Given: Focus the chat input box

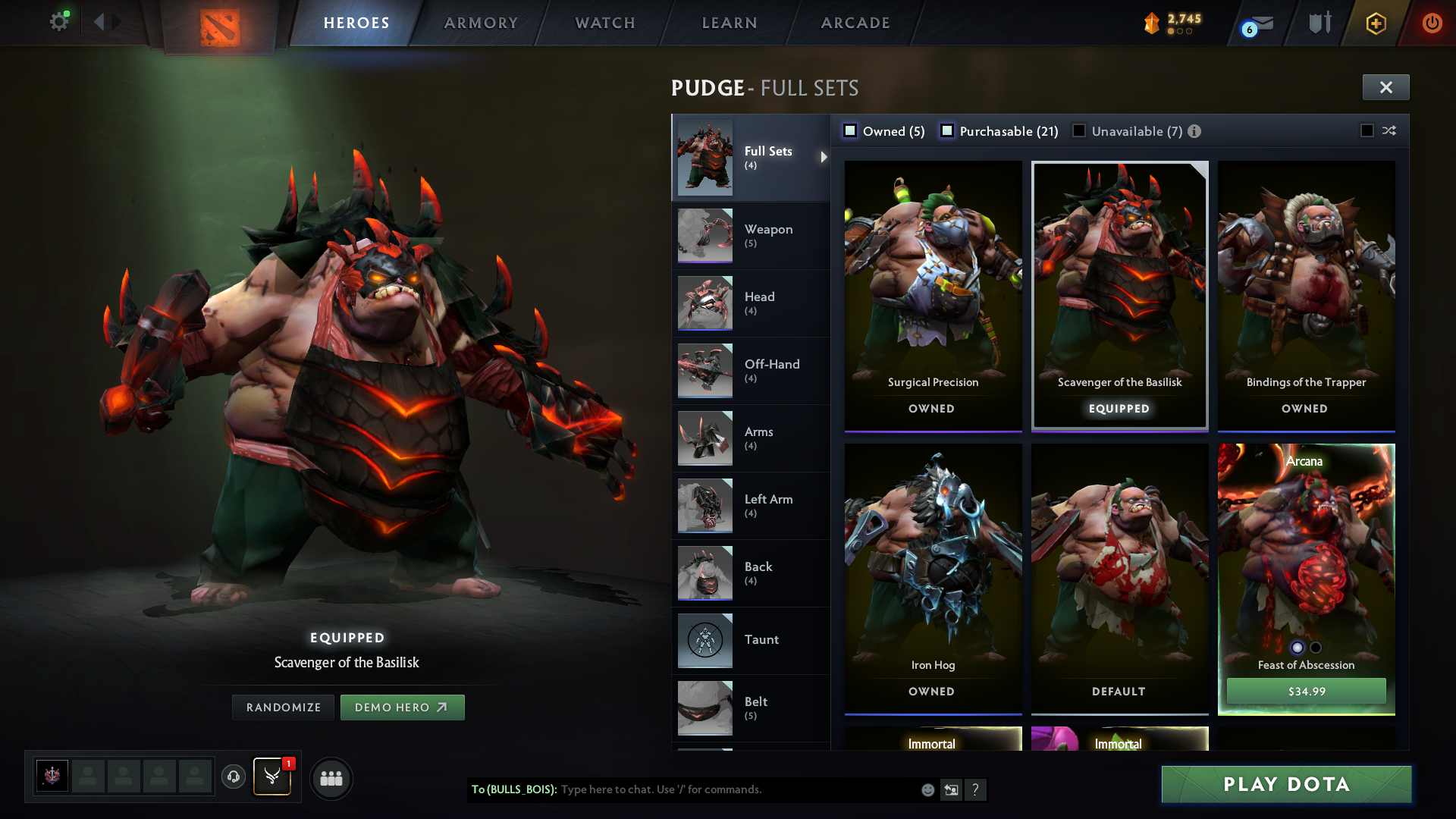Looking at the screenshot, I should 736,789.
